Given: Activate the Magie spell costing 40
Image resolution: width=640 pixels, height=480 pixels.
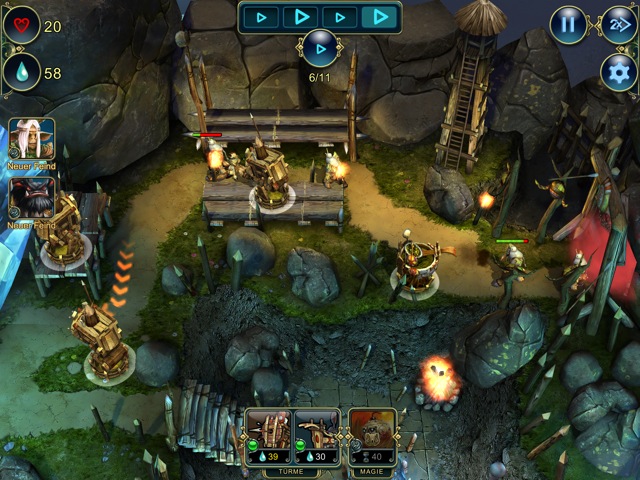Looking at the screenshot, I should [x=371, y=433].
